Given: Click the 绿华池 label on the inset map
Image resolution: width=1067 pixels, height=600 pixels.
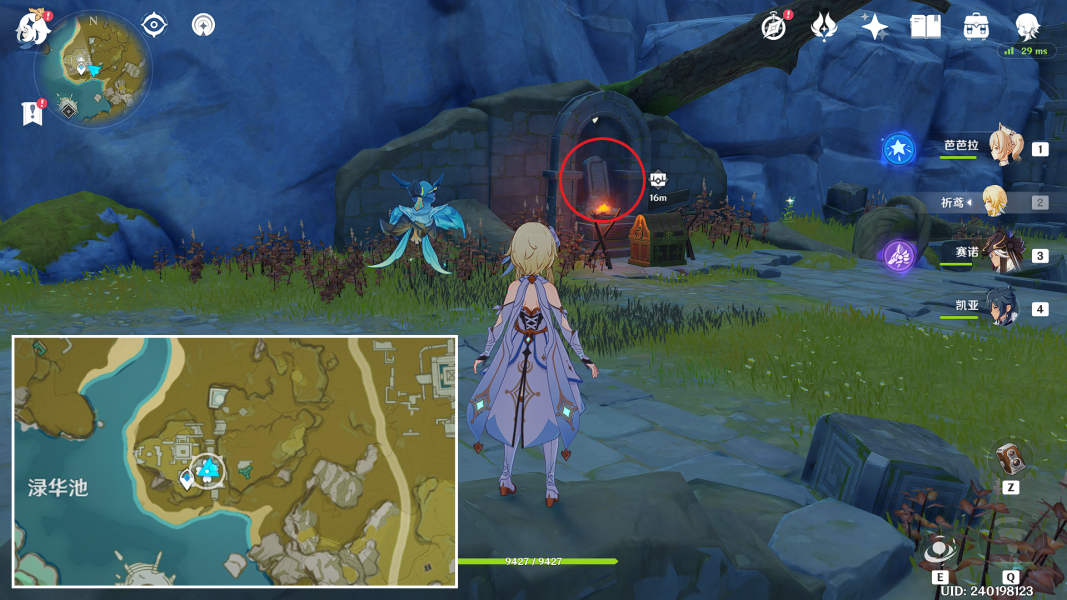Looking at the screenshot, I should click(58, 488).
